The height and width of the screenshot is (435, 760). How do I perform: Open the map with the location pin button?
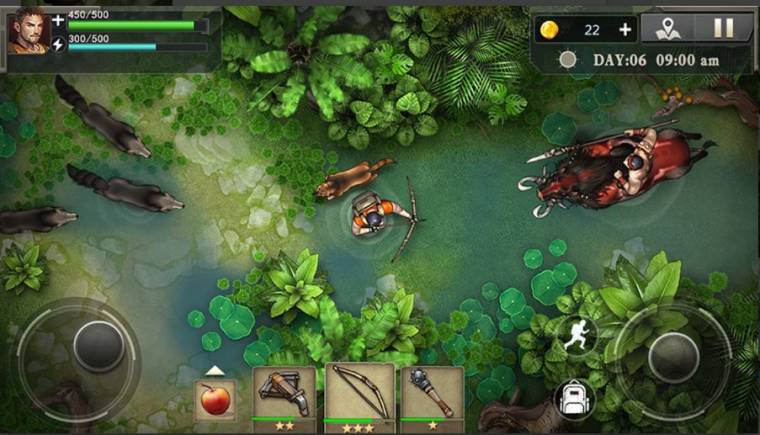668,28
